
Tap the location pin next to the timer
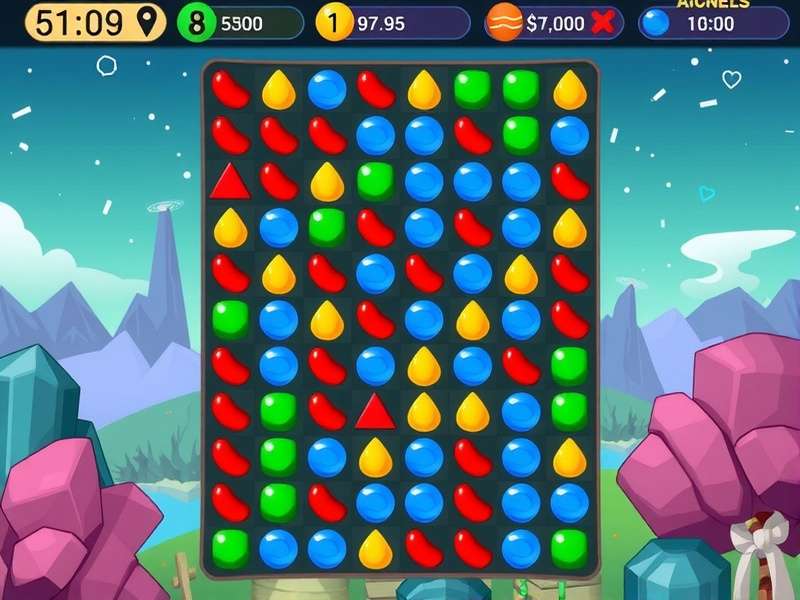(x=149, y=22)
